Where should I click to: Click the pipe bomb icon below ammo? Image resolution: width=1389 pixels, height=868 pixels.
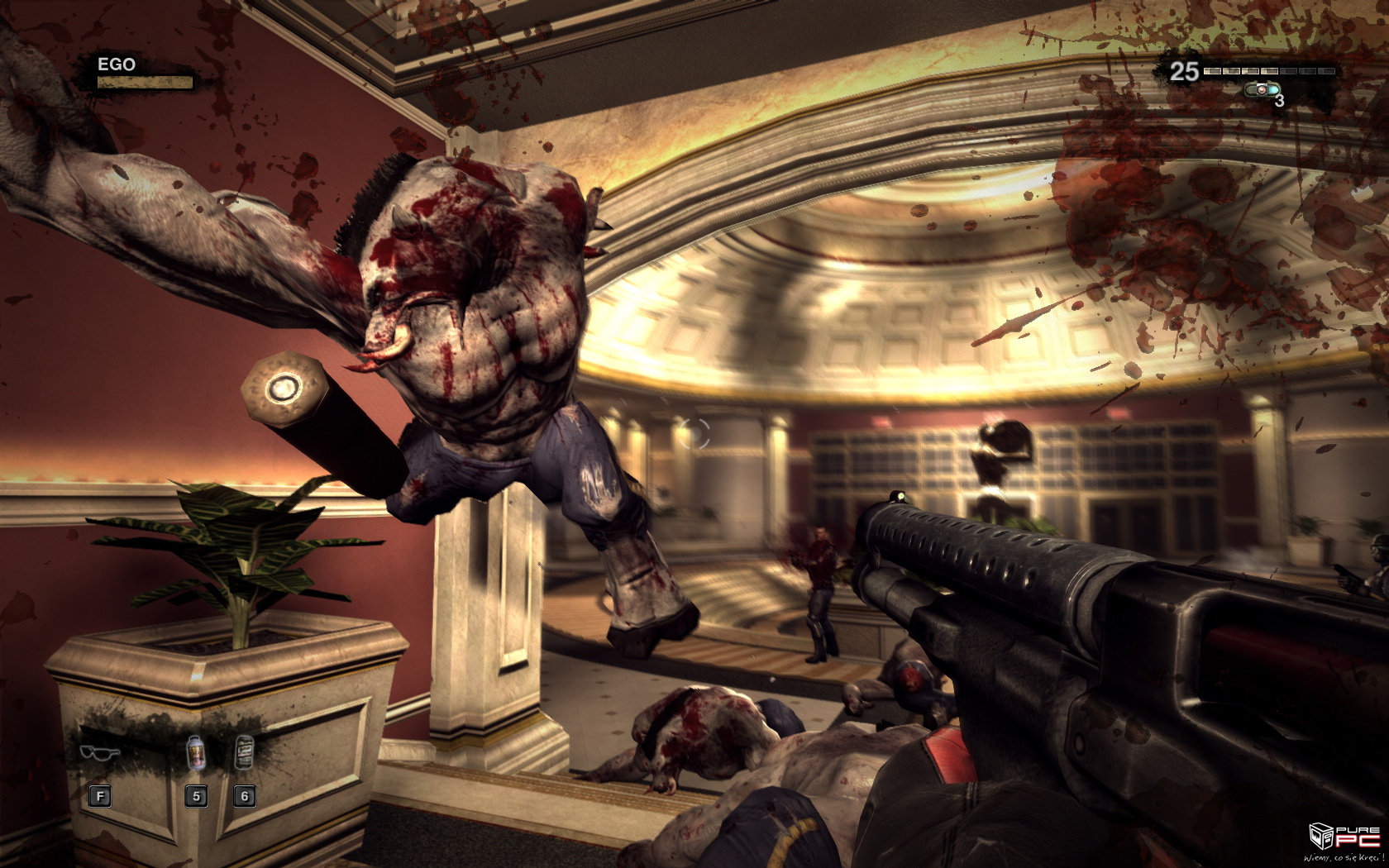click(x=1261, y=89)
